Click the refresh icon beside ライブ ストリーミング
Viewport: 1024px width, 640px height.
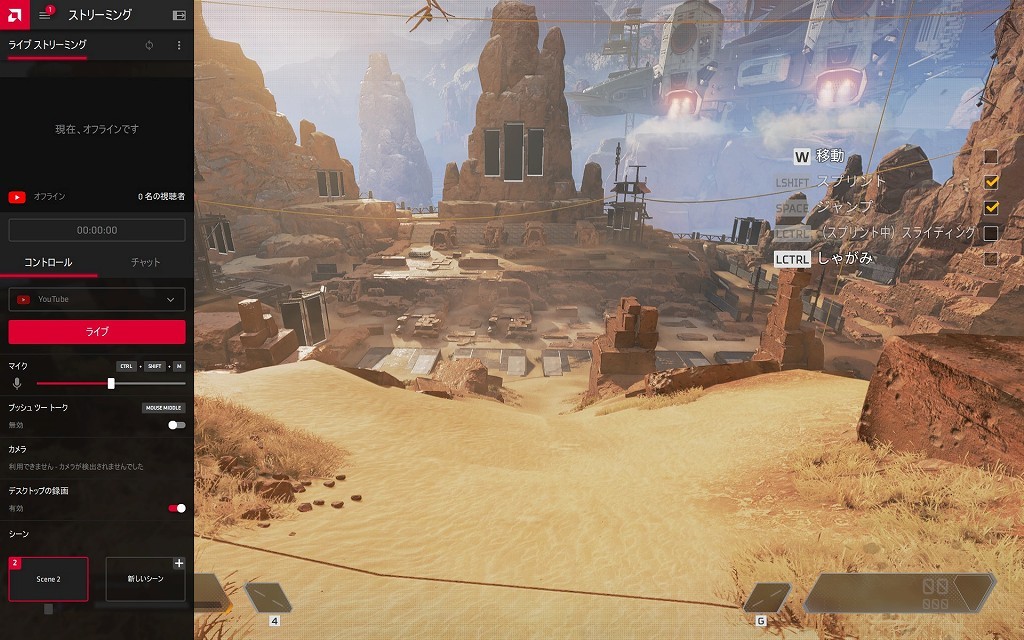(x=149, y=46)
